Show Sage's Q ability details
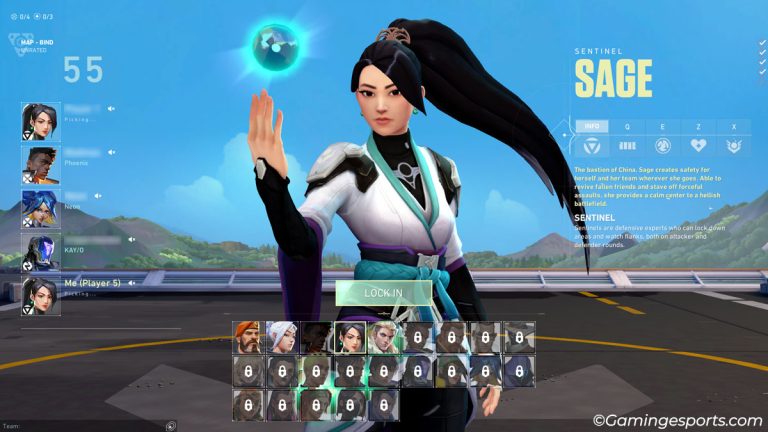Viewport: 768px width, 432px height. point(627,127)
